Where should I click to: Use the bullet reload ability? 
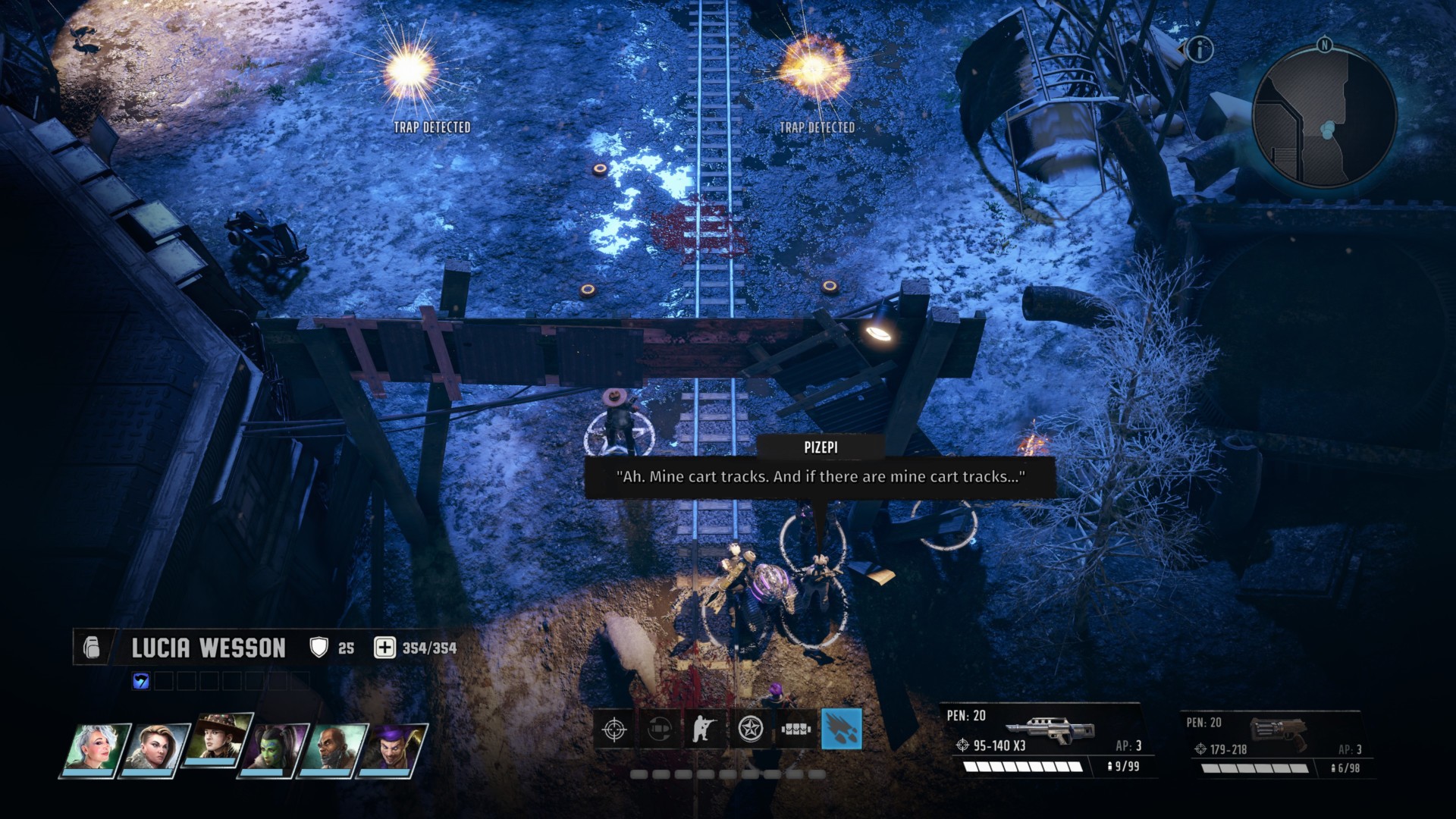point(660,730)
